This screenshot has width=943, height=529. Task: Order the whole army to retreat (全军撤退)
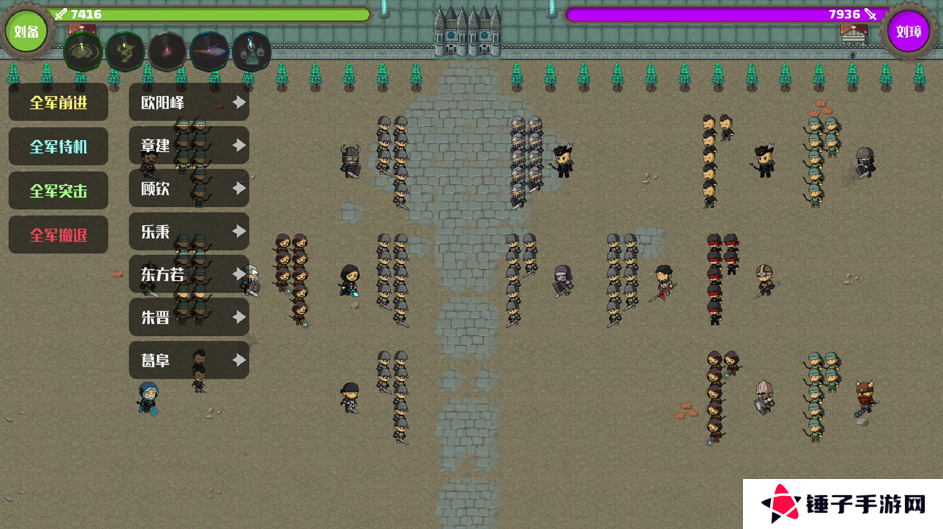click(58, 235)
